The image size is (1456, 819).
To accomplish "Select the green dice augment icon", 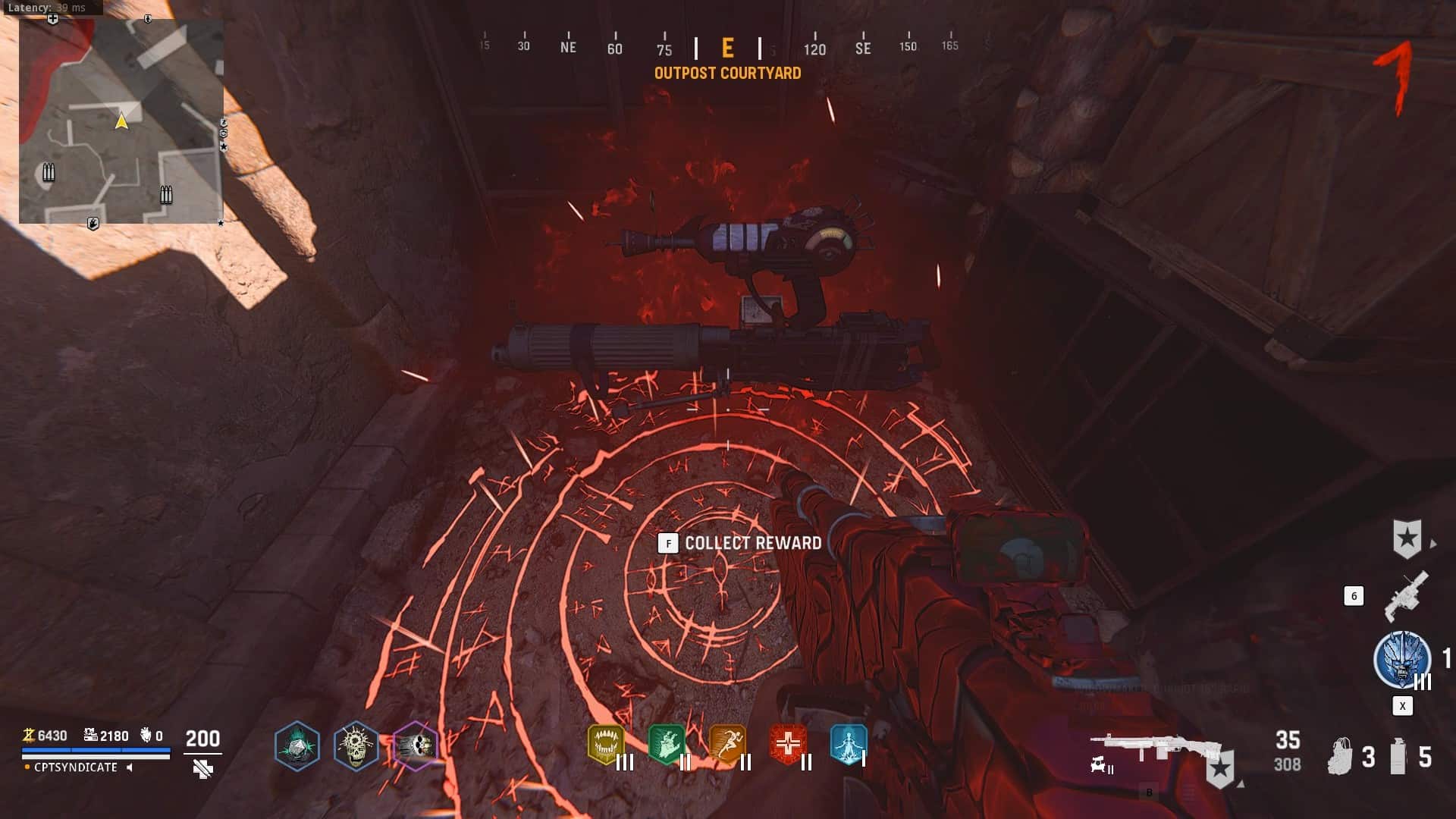I will coord(297,745).
